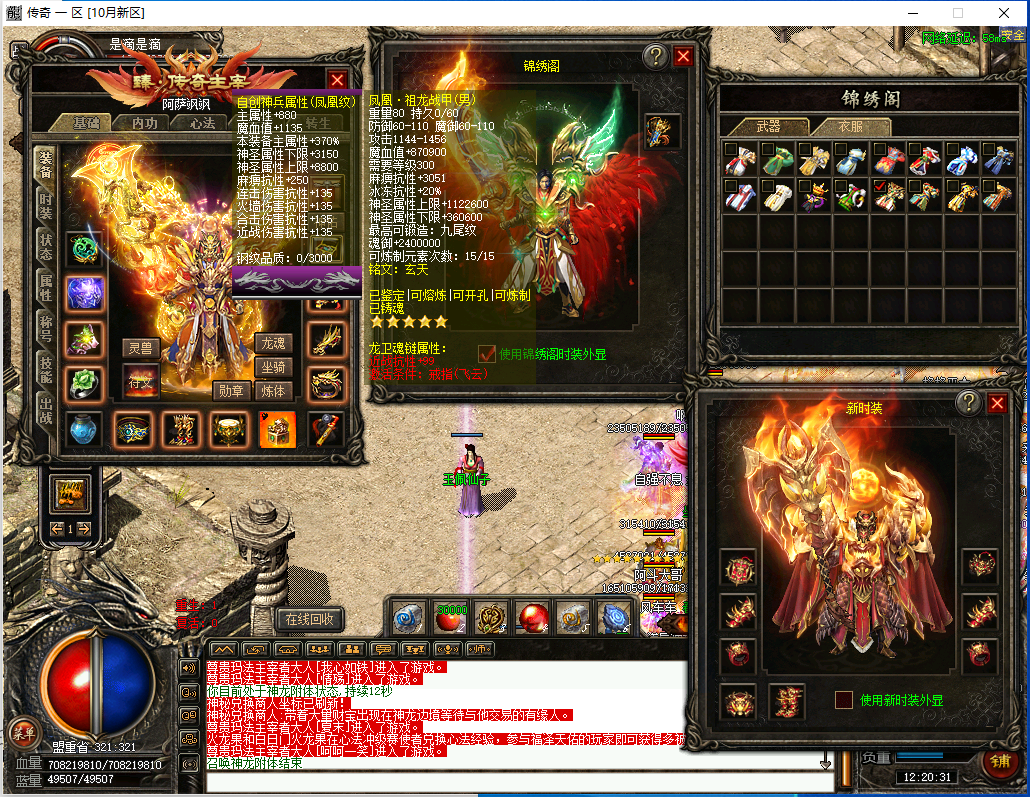
Task: Toggle 使用新时装外显 checkbox
Action: point(844,700)
